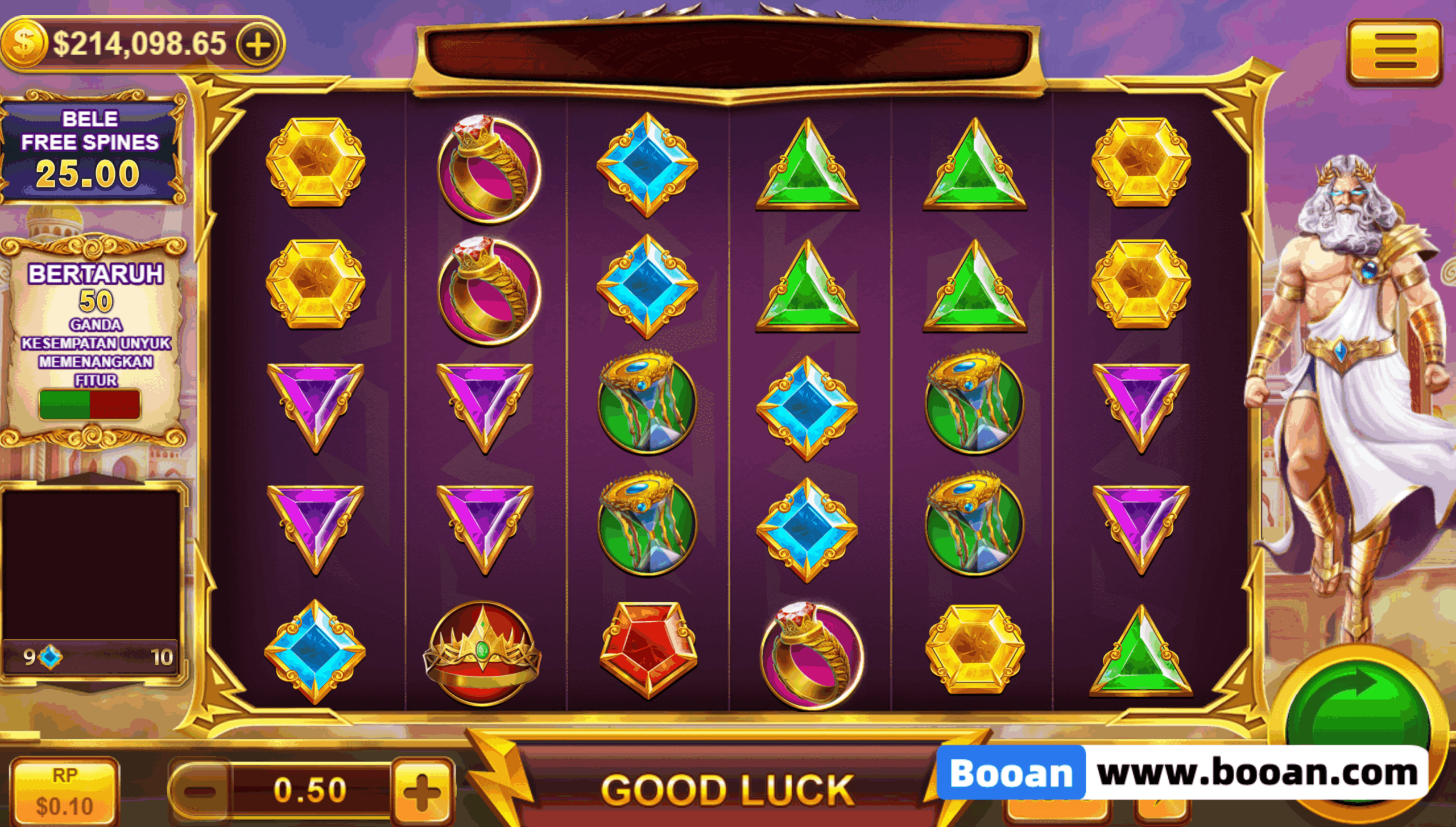
Task: Add funds with the balance plus button
Action: coord(259,44)
